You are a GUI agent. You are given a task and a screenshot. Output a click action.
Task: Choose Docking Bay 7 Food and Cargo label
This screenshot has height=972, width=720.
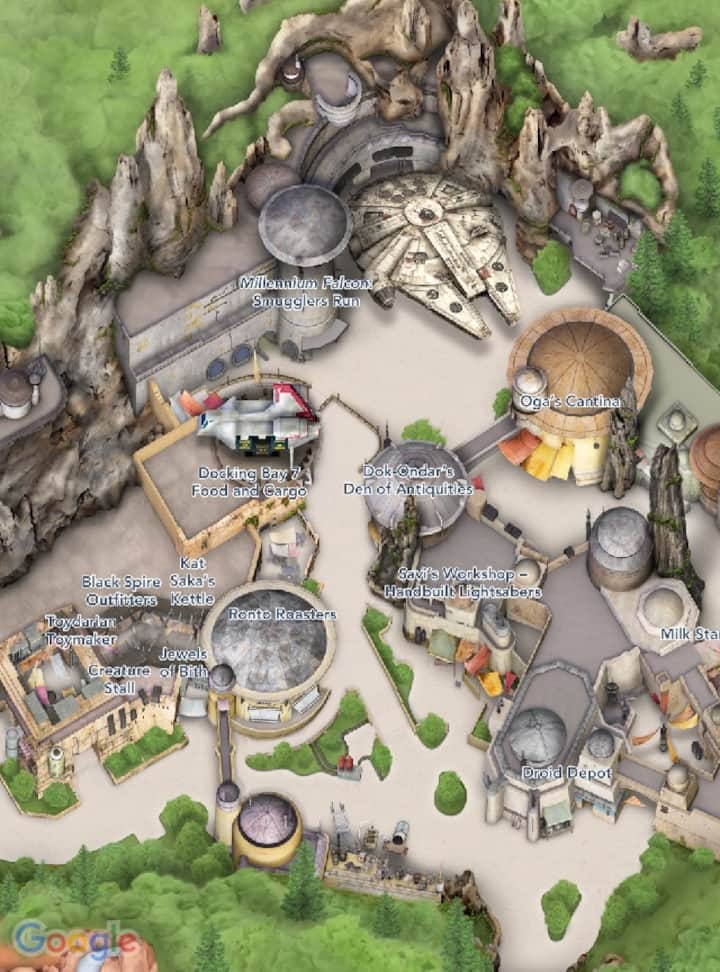[x=251, y=482]
